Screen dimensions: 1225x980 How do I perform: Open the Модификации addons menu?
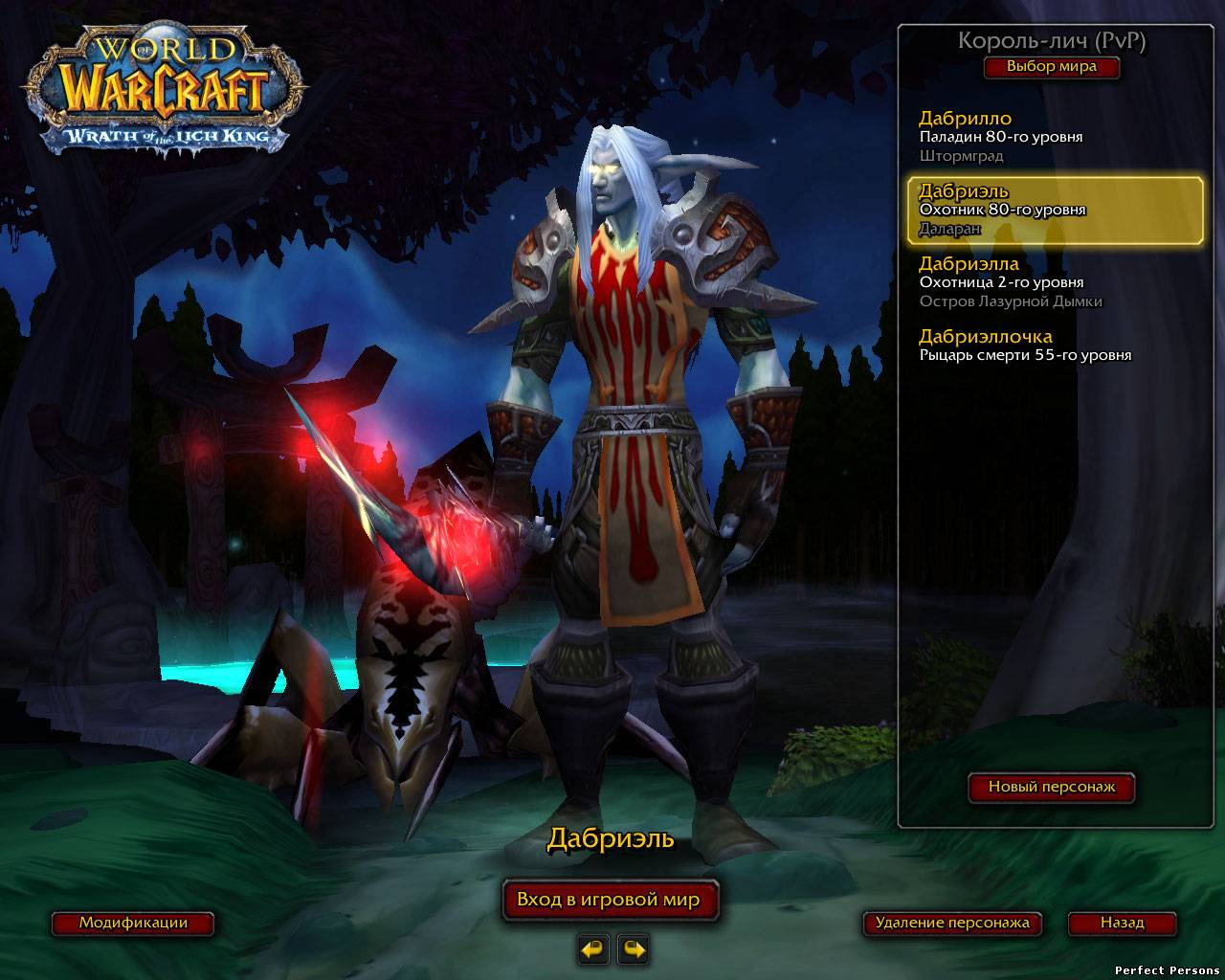point(133,924)
